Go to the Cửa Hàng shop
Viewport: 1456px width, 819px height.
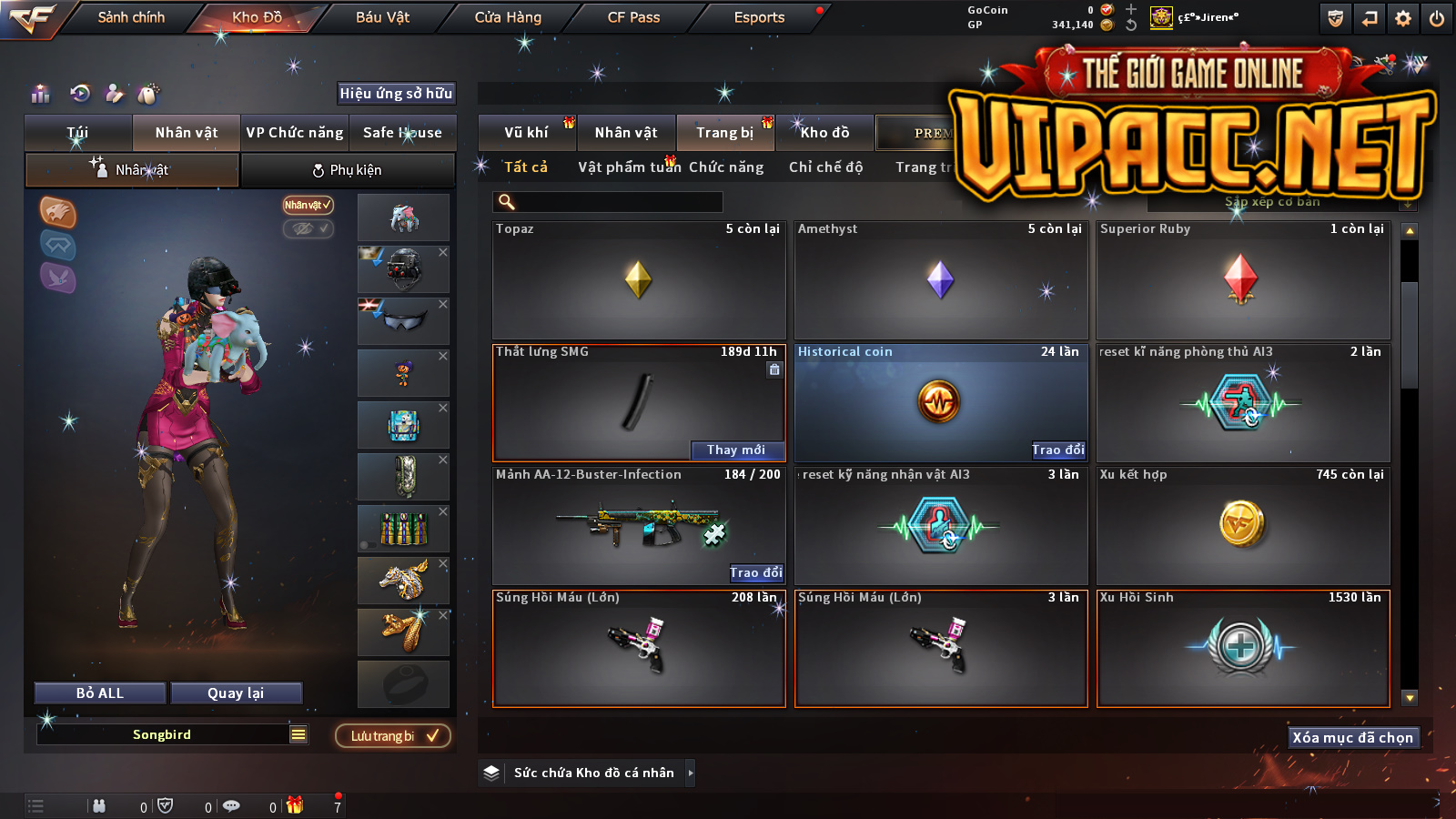(508, 17)
